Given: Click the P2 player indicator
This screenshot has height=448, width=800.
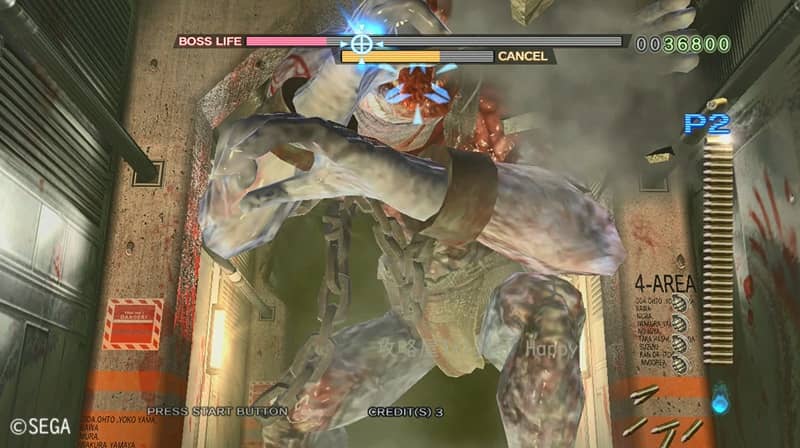Looking at the screenshot, I should (707, 123).
